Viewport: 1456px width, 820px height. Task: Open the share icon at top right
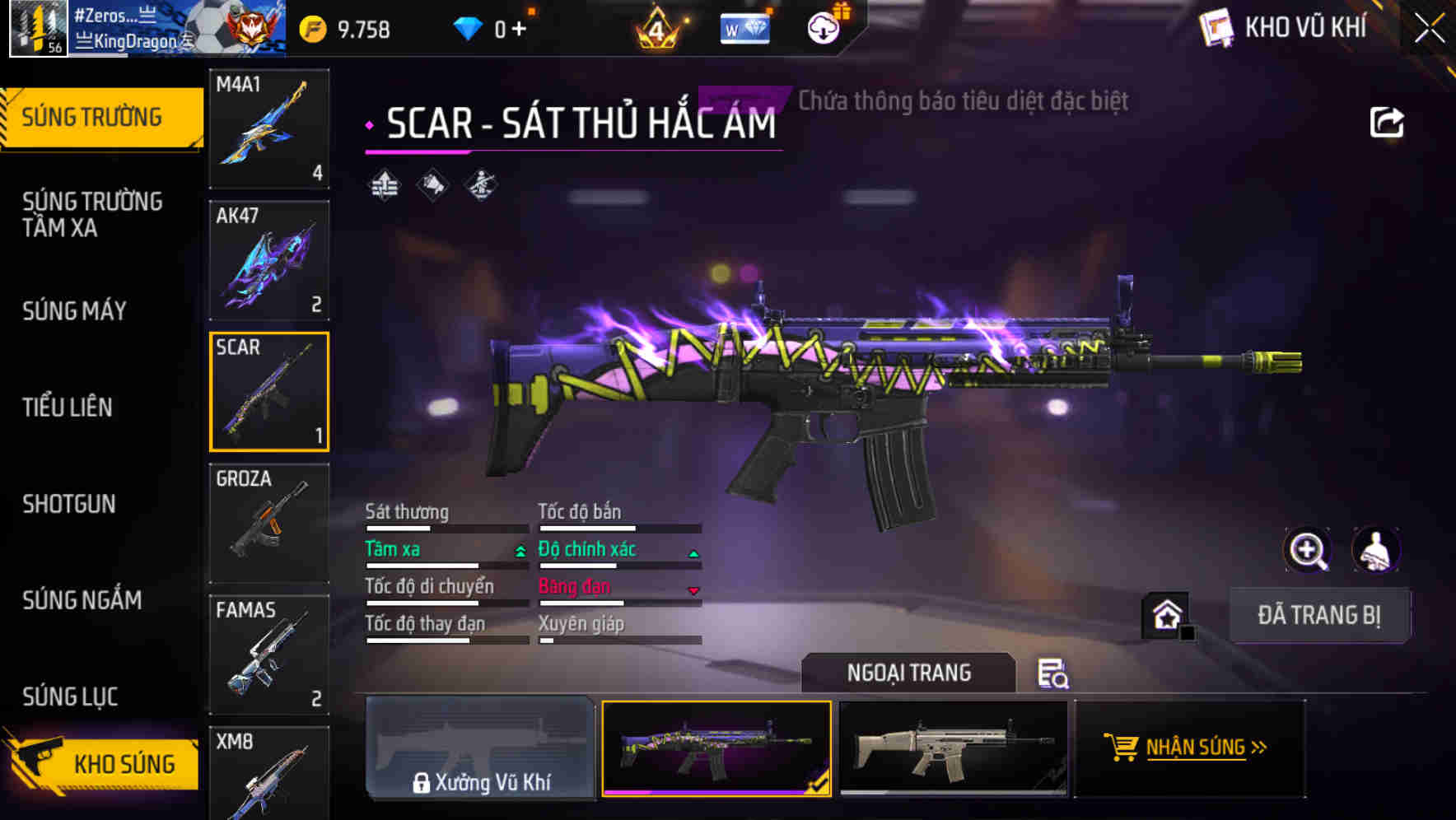(1388, 121)
